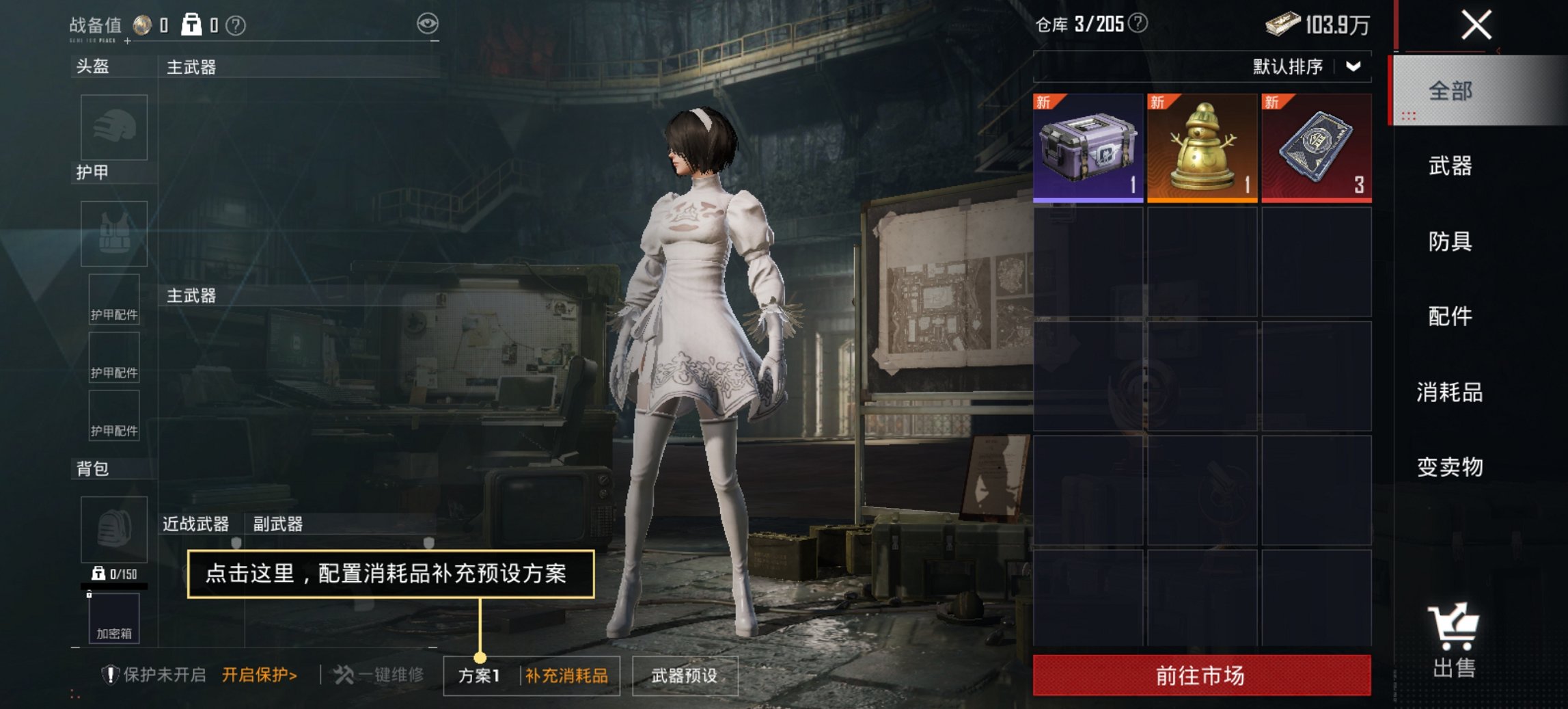This screenshot has height=709, width=1568.
Task: Click the one-key repair wrench icon
Action: tap(342, 673)
